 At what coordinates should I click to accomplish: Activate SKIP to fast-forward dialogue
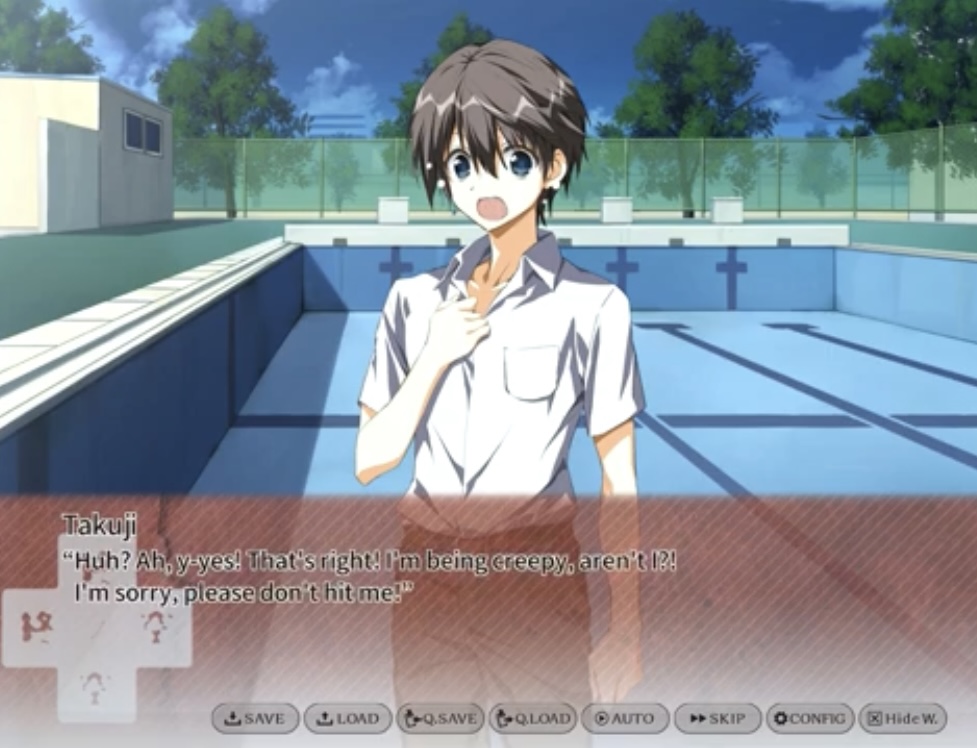tap(717, 718)
